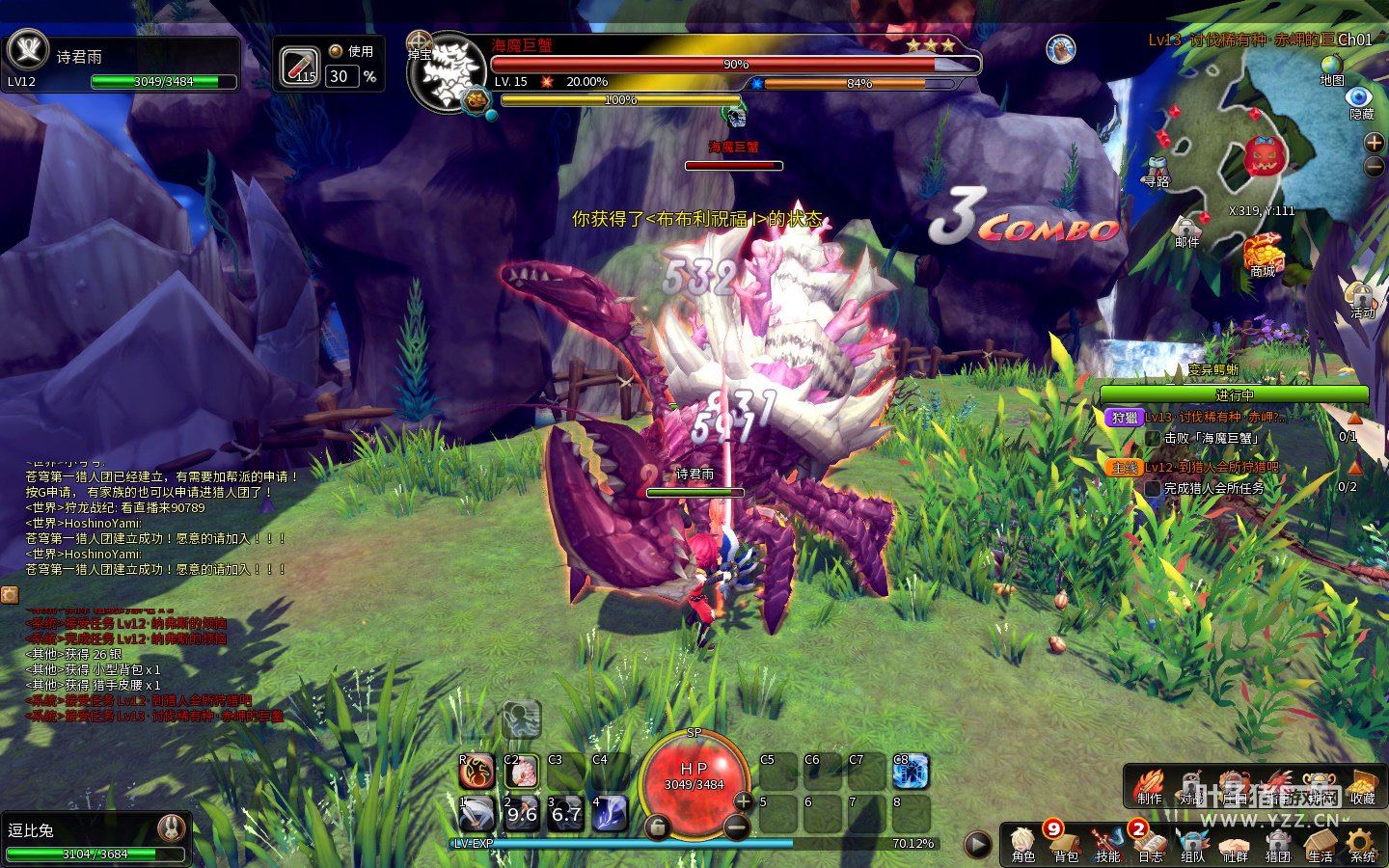Viewport: 1389px width, 868px height.
Task: Activate the blue skill in slot 4
Action: coord(610,814)
